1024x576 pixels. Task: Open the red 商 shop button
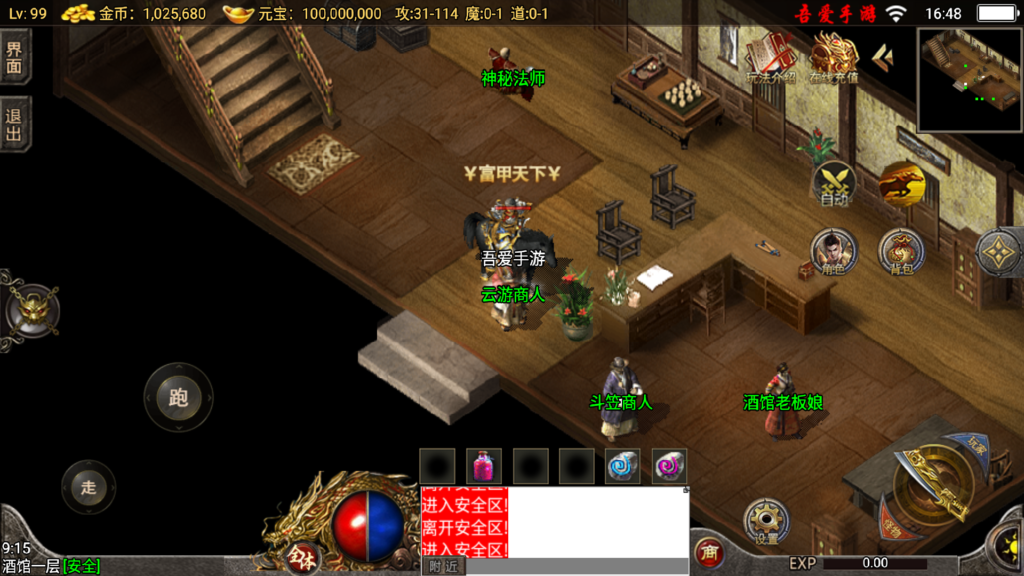pos(708,552)
